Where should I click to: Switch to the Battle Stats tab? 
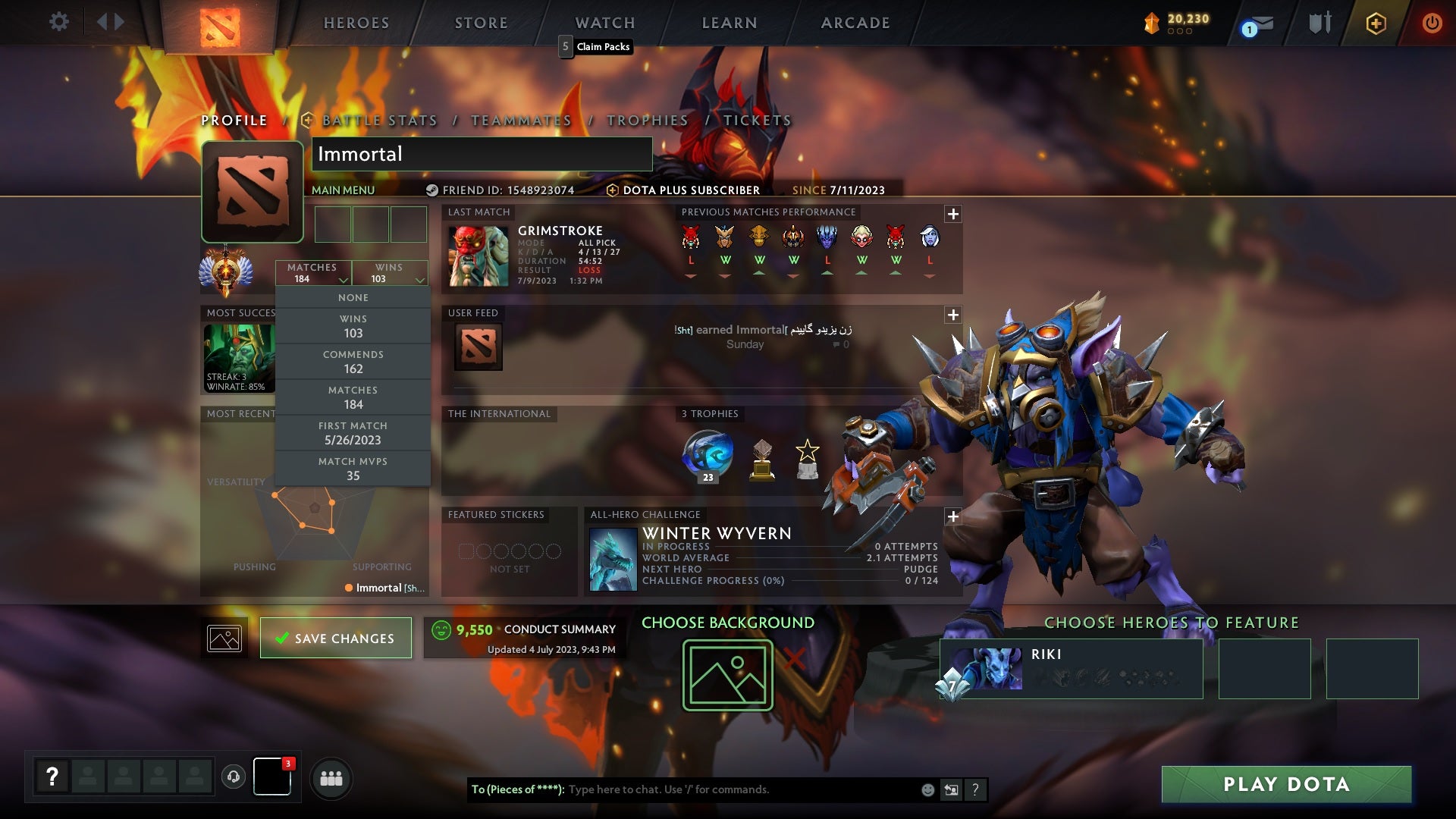378,120
